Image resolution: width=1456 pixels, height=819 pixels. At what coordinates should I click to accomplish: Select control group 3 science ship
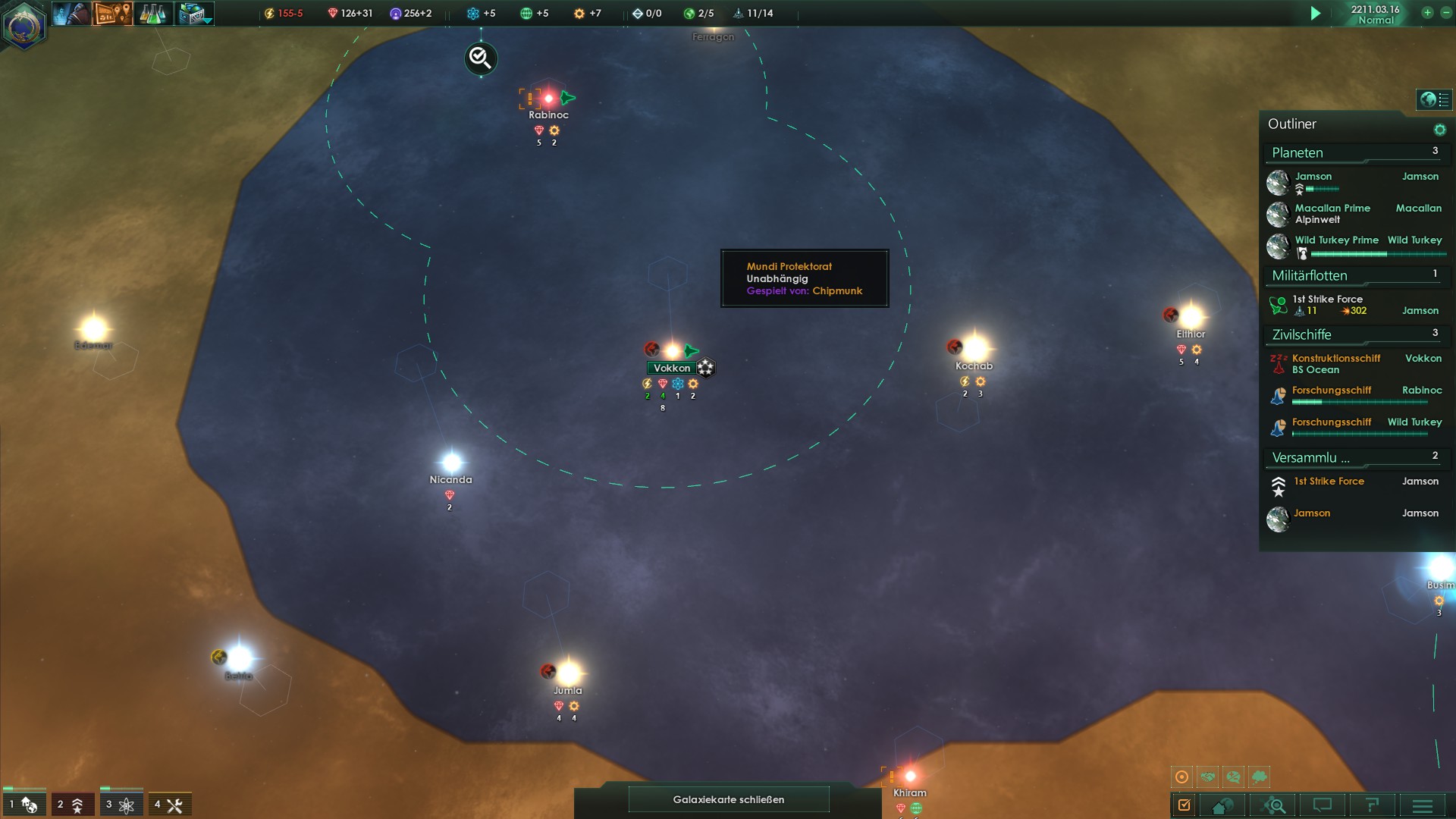pos(121,805)
